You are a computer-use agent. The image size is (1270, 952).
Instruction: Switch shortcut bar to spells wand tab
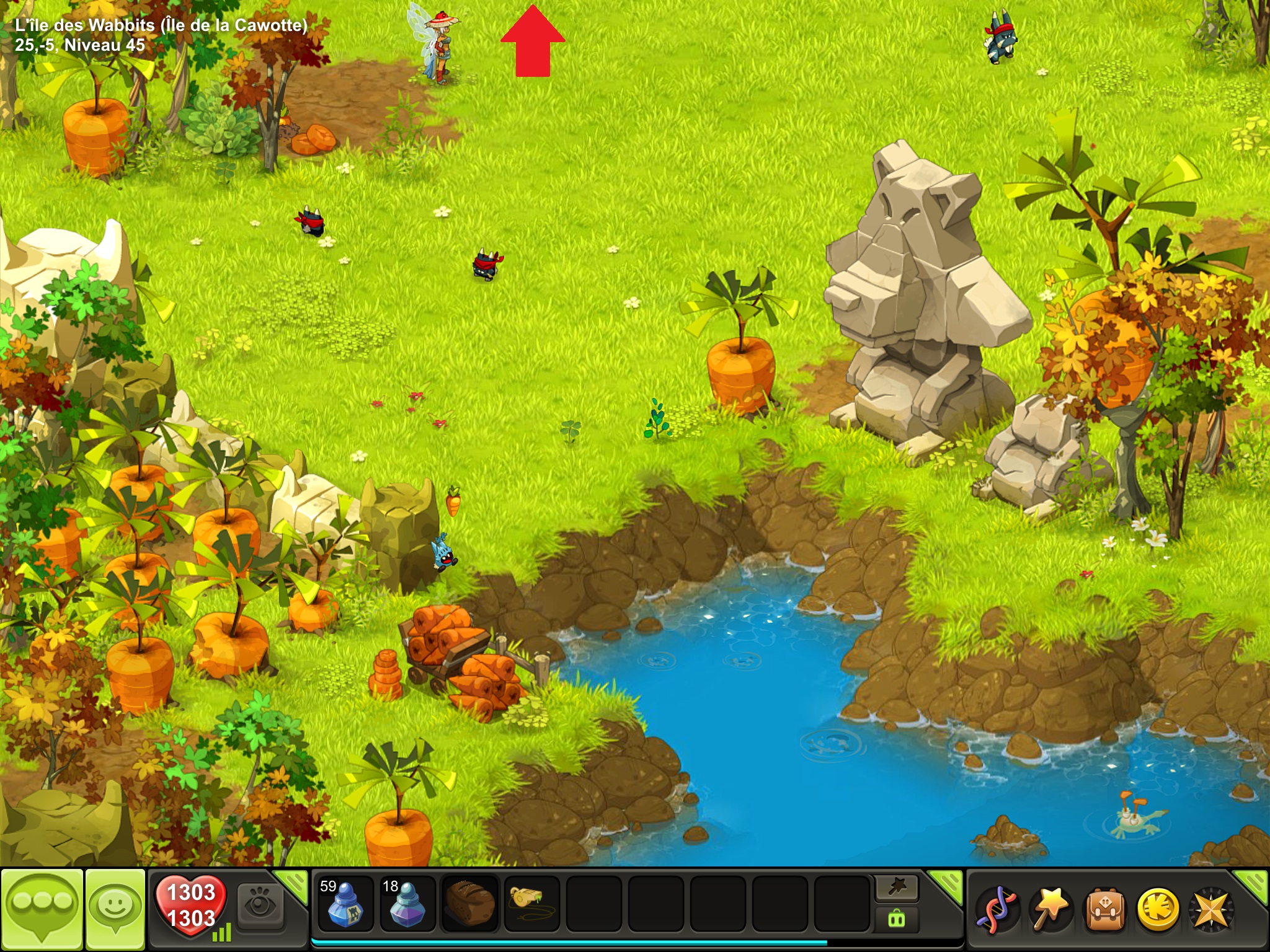[x=897, y=888]
